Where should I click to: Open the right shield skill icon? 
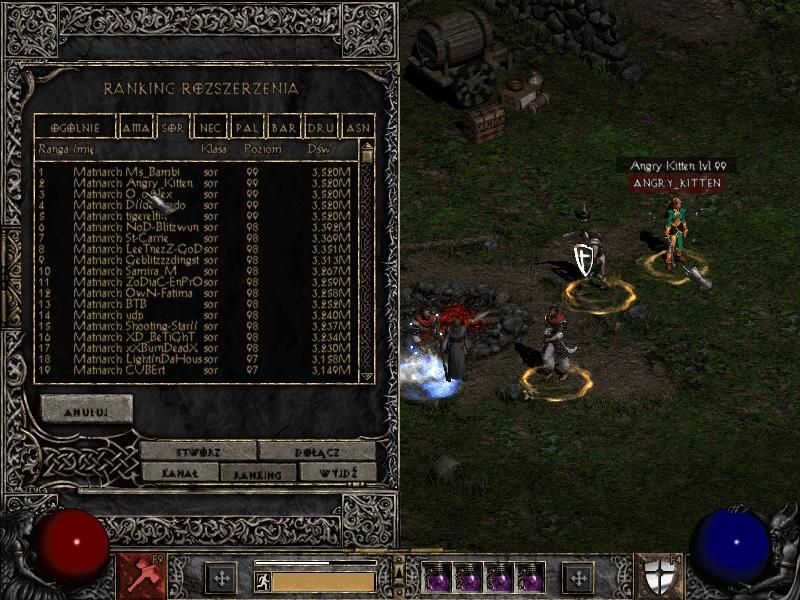click(660, 577)
